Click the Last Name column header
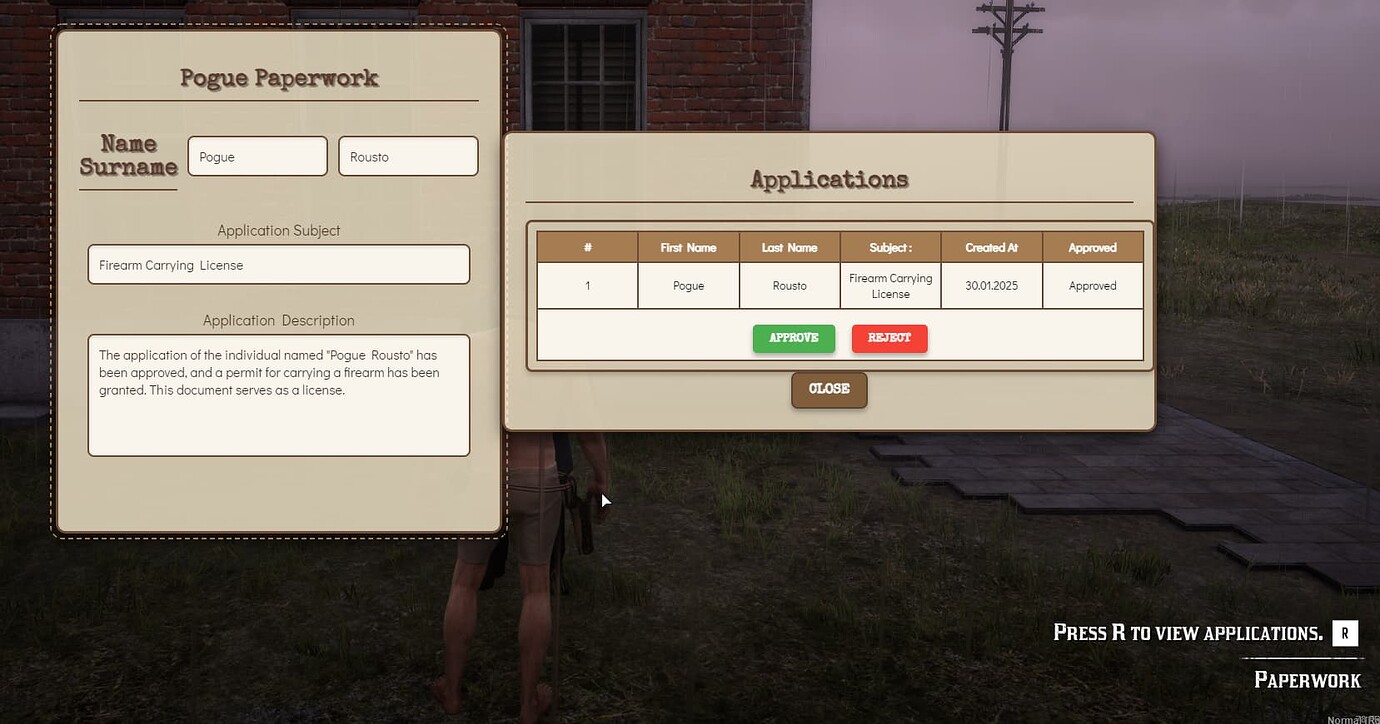 point(789,247)
